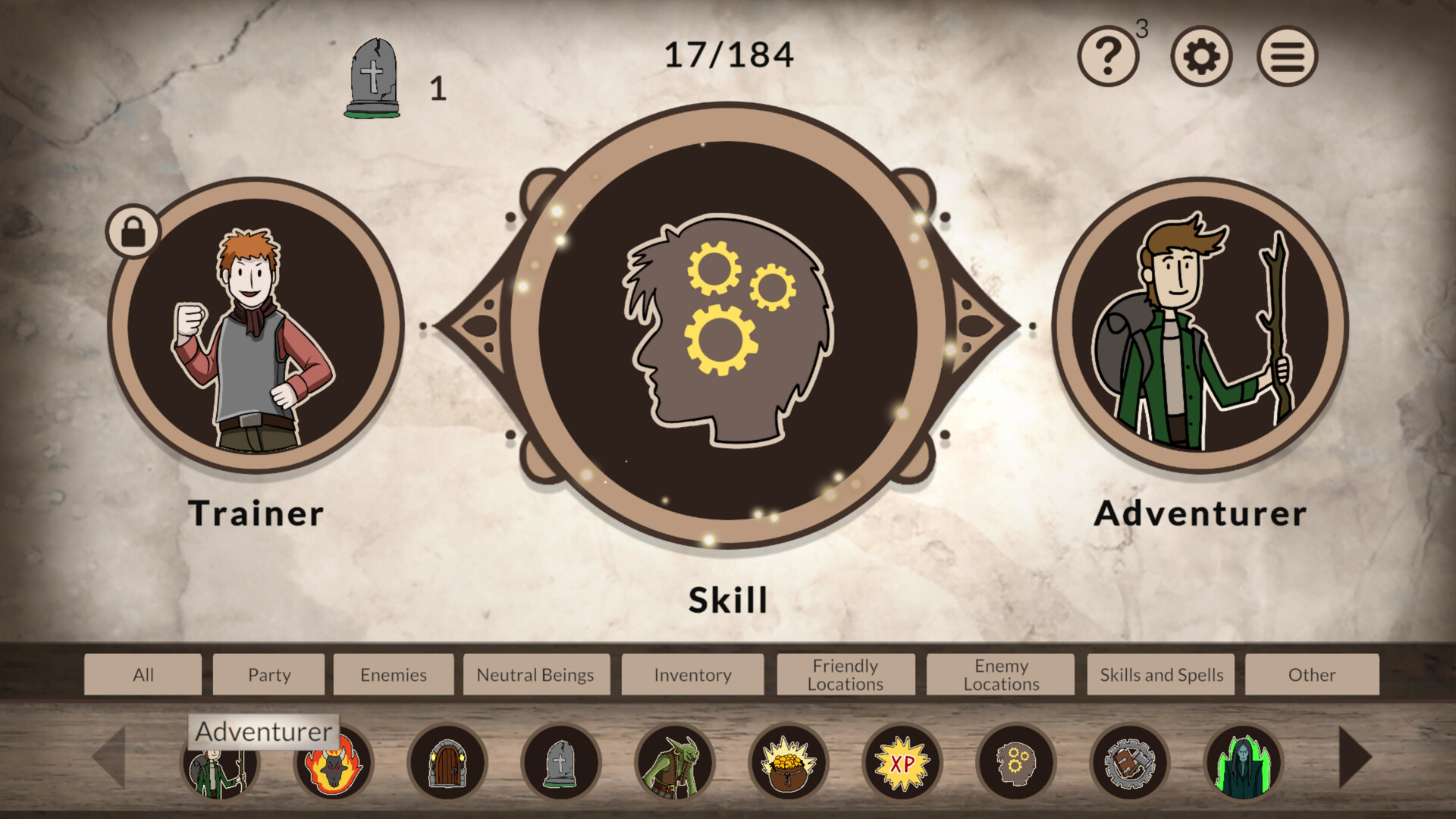
Task: View the goblin enemy entry
Action: click(x=675, y=764)
